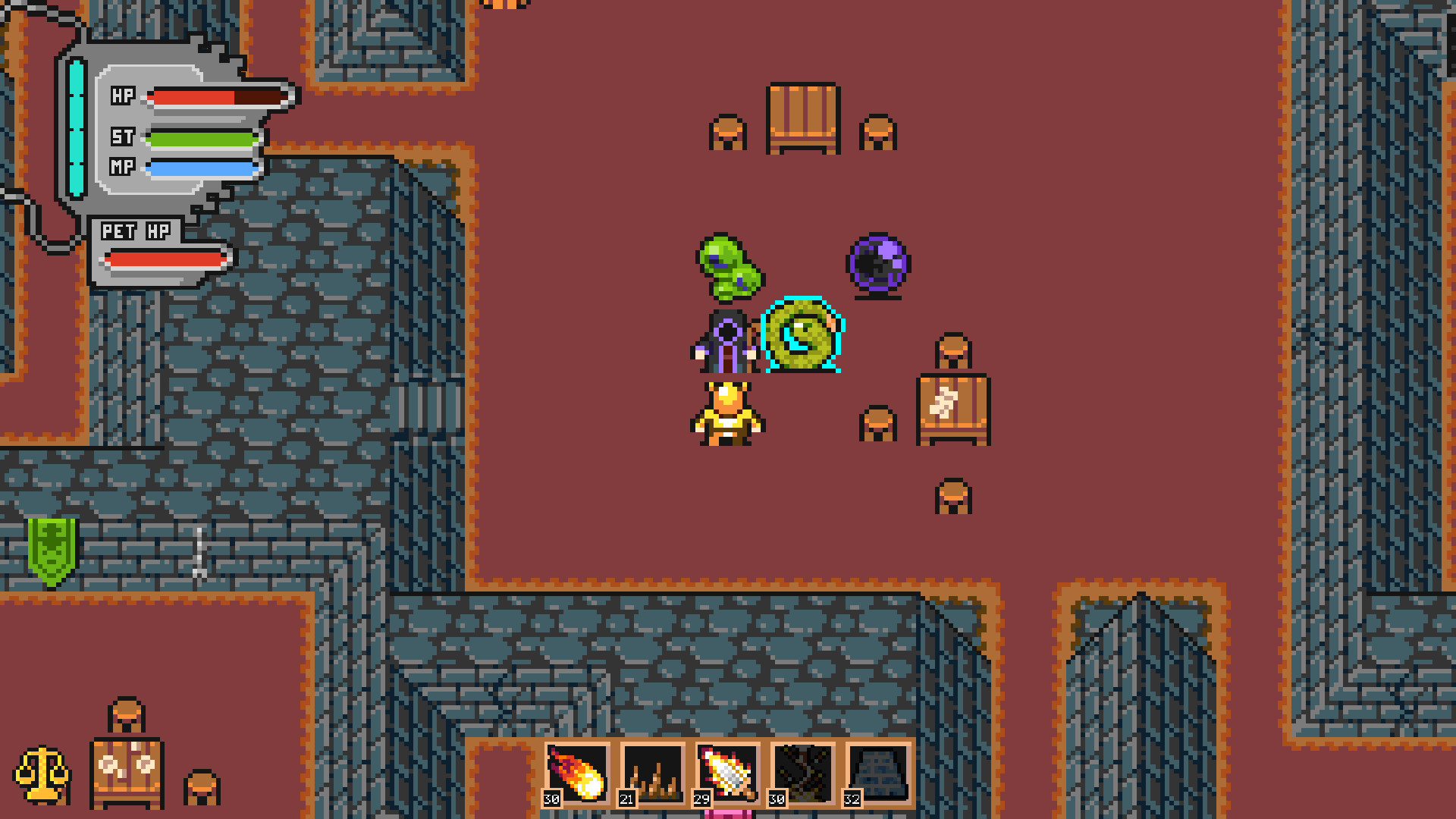The width and height of the screenshot is (1456, 819).
Task: Select the dark cloak spell in slot four
Action: [x=804, y=775]
